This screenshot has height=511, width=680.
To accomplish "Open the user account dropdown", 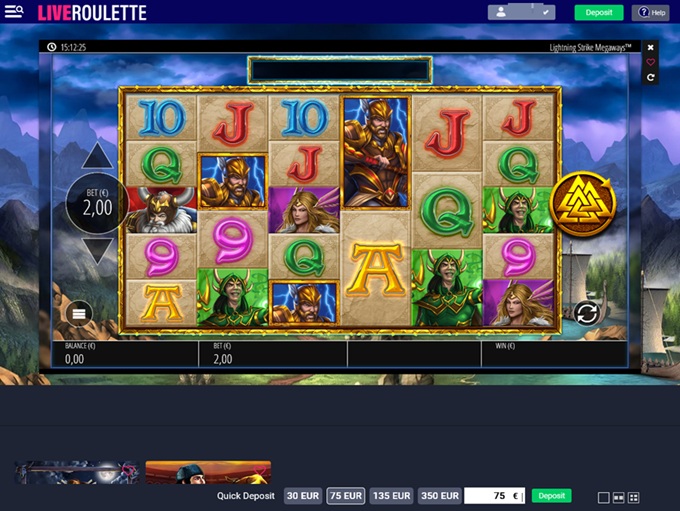I will tap(521, 13).
